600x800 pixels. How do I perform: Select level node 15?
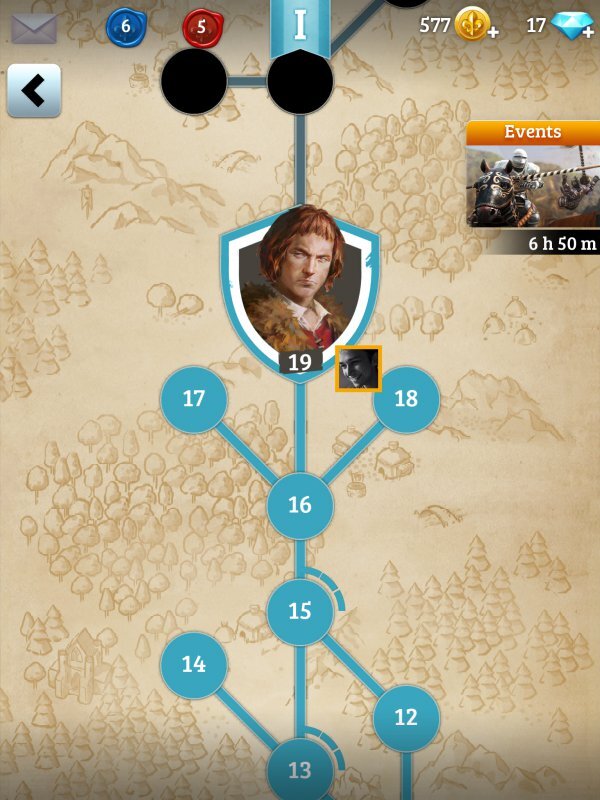coord(300,611)
